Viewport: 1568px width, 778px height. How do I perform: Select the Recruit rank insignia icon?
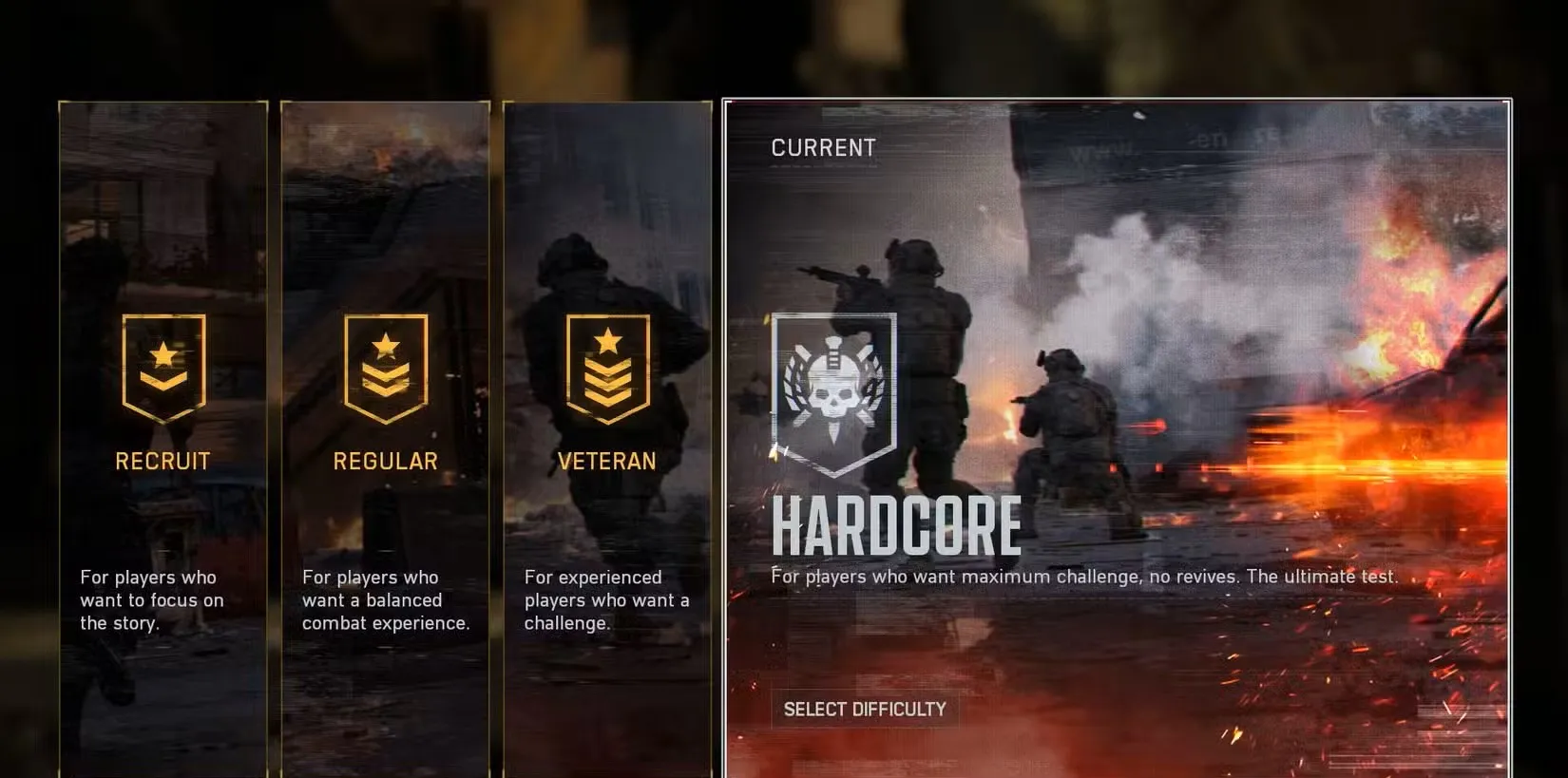point(163,368)
